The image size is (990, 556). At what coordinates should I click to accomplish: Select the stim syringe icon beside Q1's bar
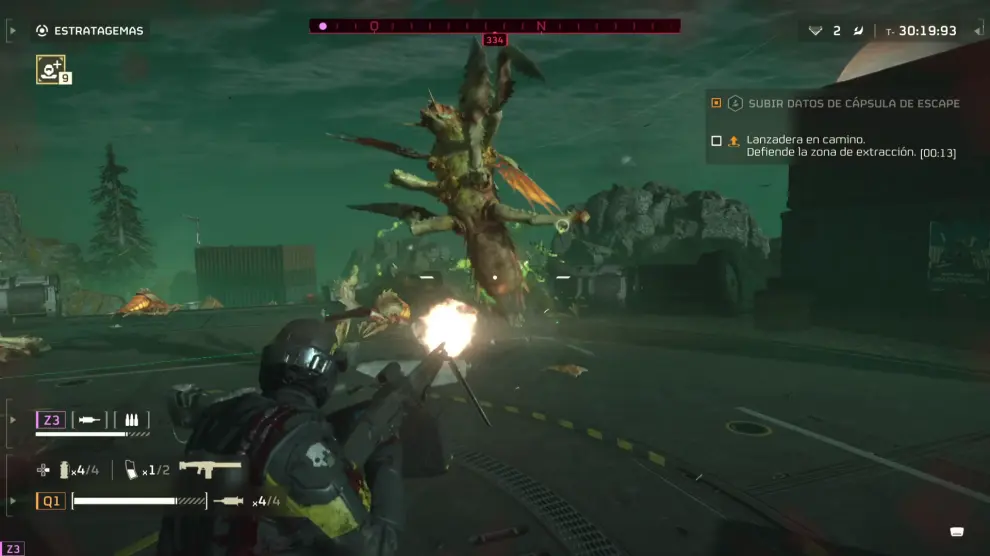point(228,501)
